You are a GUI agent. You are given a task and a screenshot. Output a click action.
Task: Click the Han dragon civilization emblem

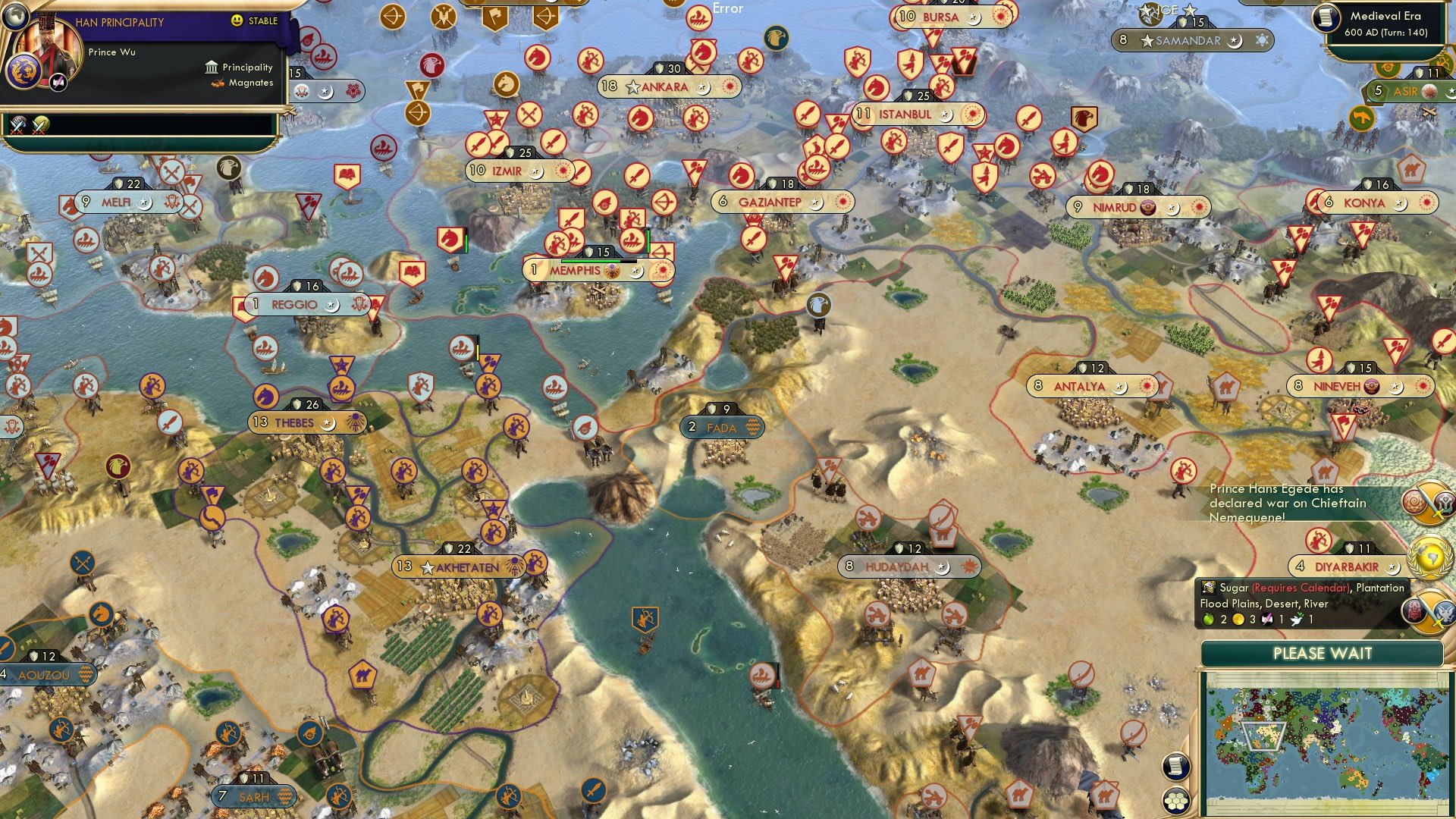point(23,71)
